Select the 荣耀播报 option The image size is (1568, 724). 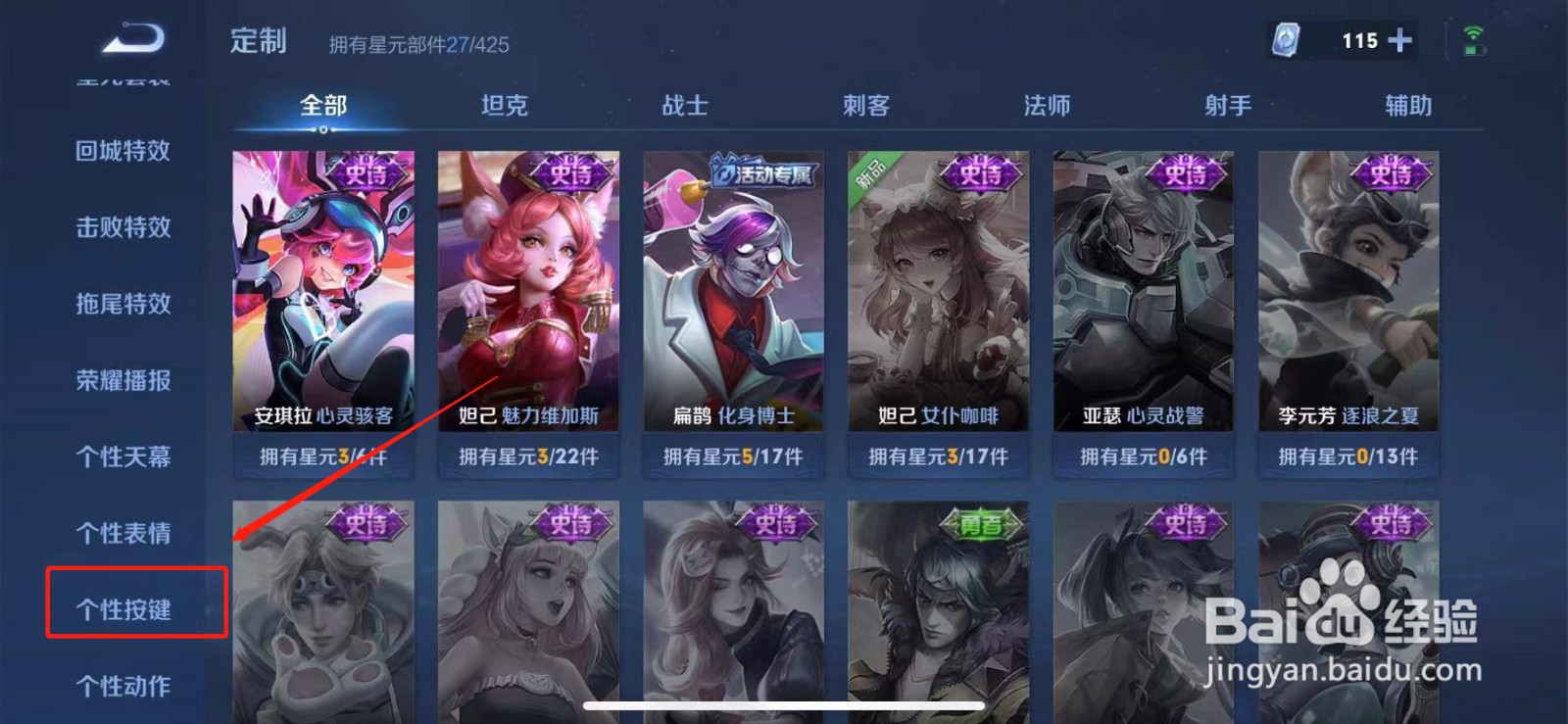coord(122,381)
